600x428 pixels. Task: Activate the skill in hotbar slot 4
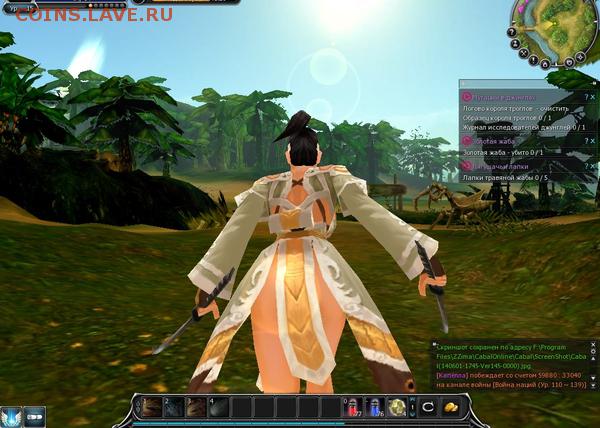tap(219, 407)
